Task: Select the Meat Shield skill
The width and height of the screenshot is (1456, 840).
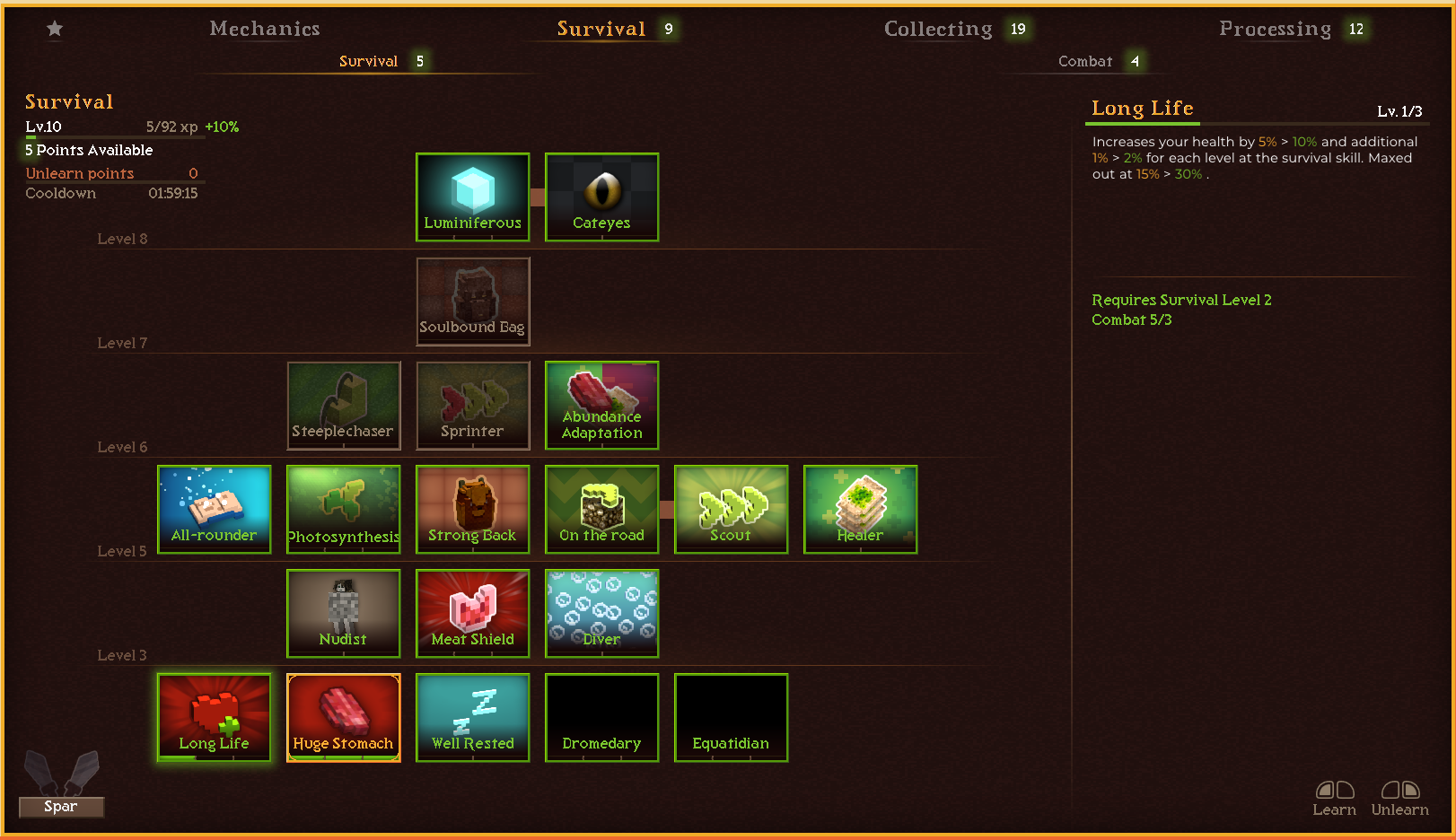Action: [x=473, y=614]
